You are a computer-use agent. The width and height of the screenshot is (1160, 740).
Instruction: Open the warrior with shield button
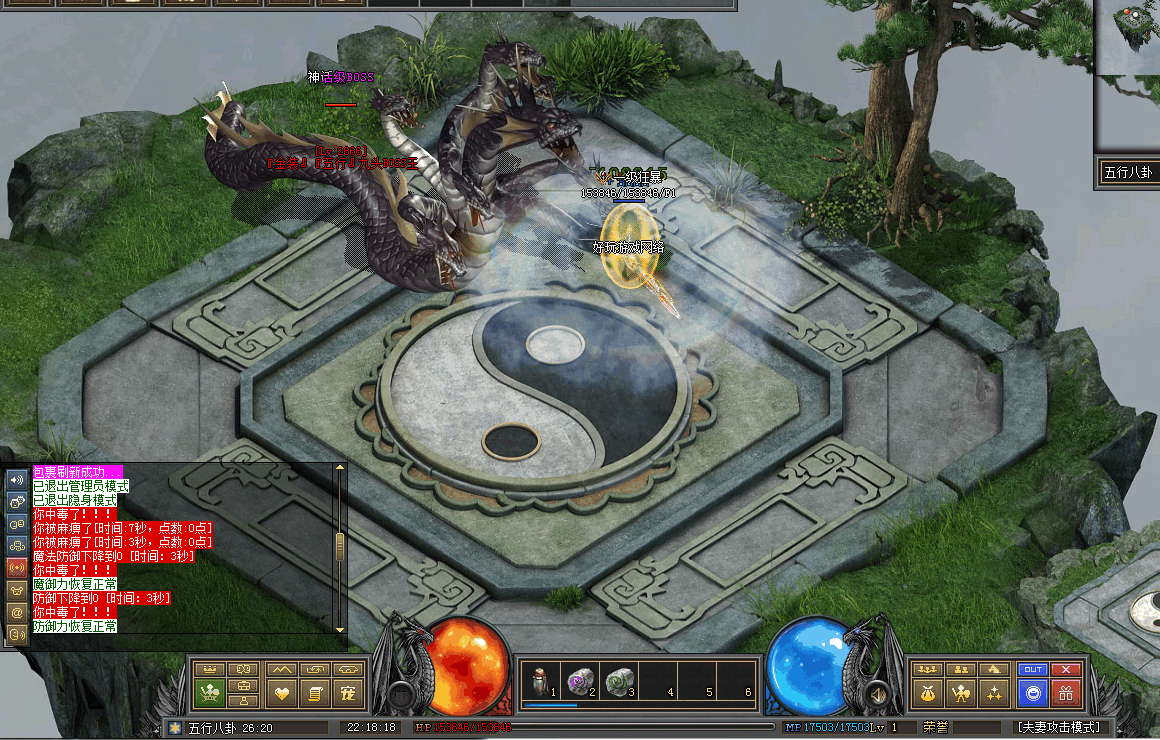click(x=960, y=692)
